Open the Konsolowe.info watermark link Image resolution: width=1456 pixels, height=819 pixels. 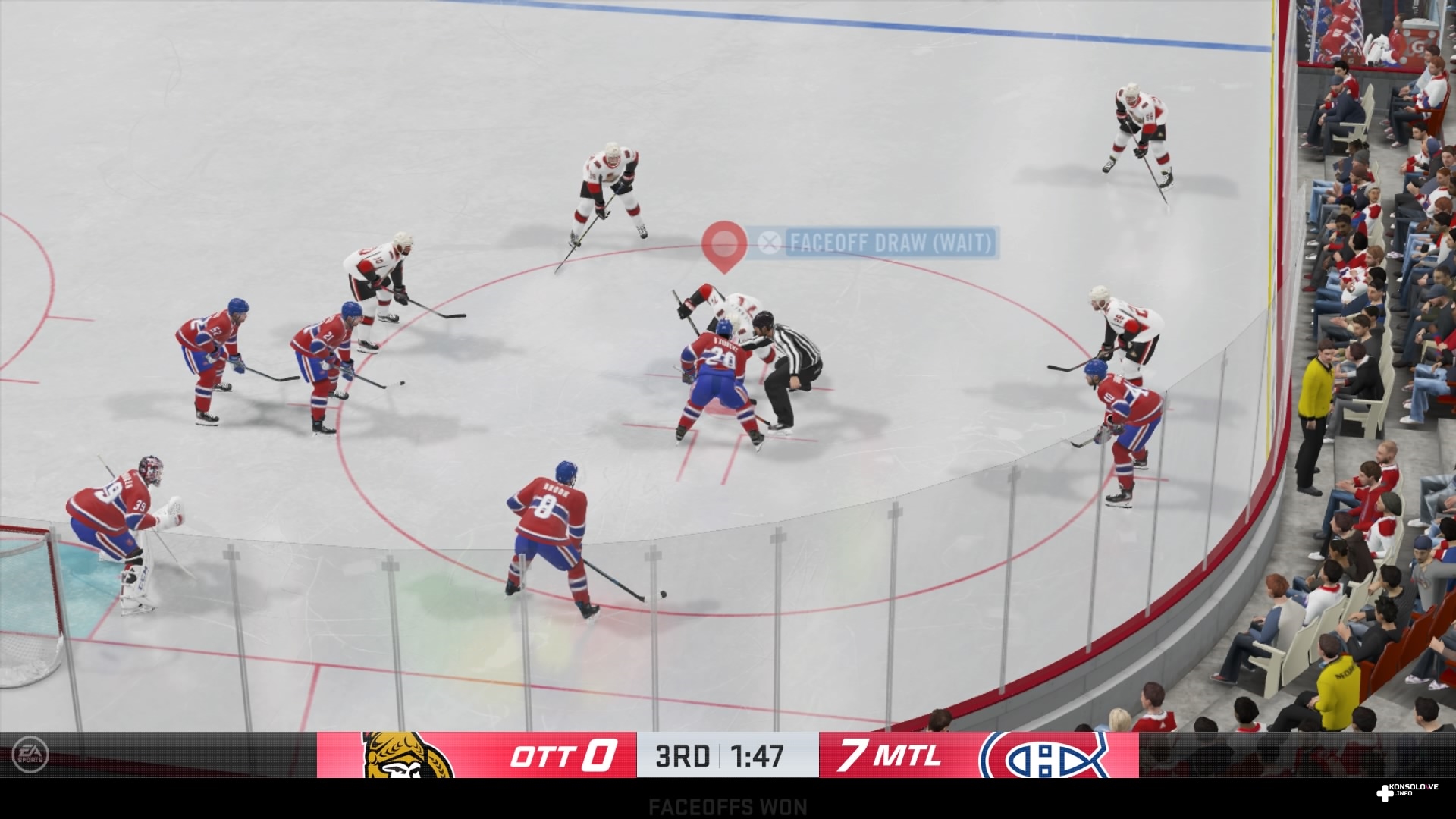point(1407,792)
